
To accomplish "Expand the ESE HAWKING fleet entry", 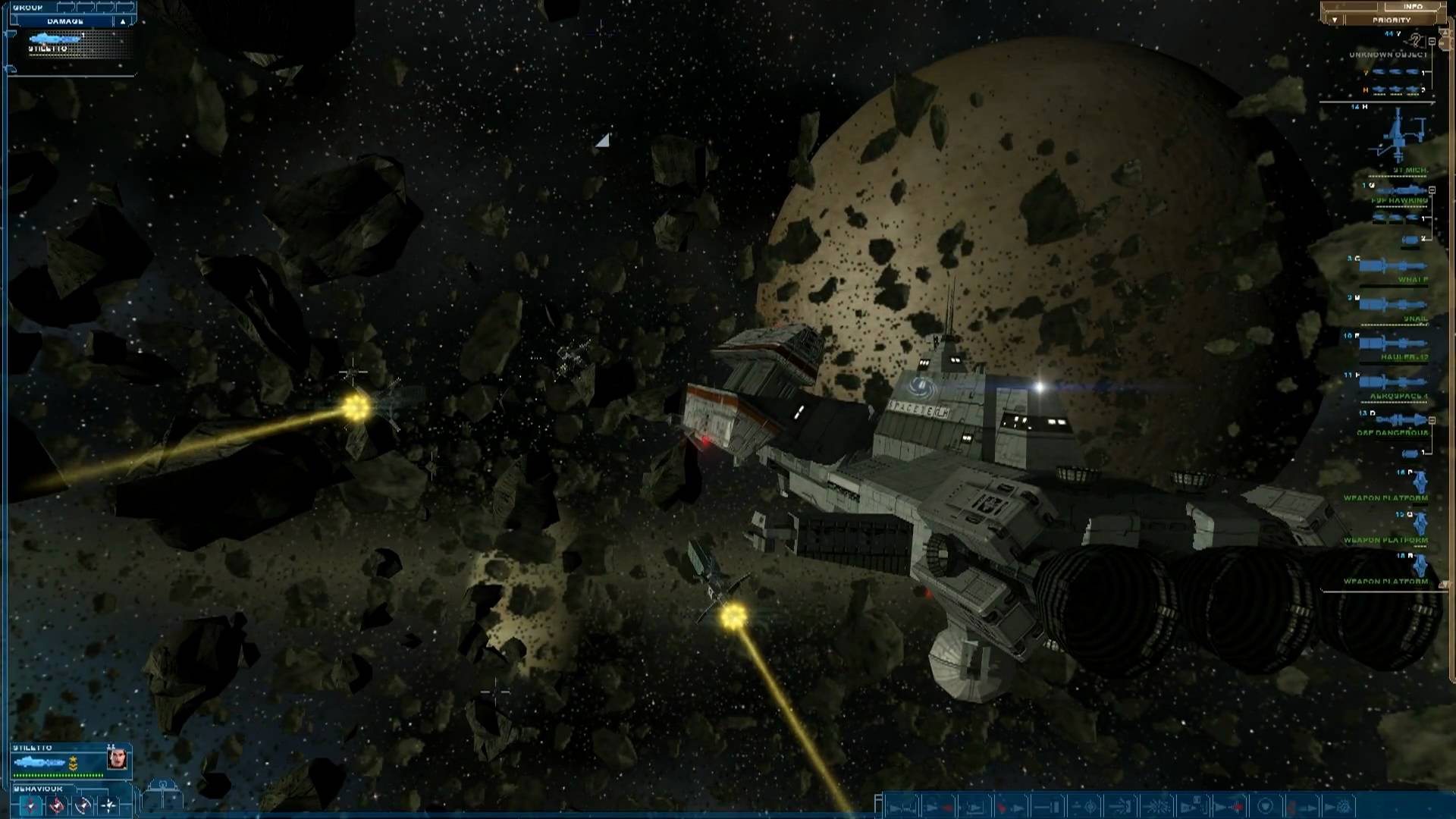I will (x=1432, y=190).
